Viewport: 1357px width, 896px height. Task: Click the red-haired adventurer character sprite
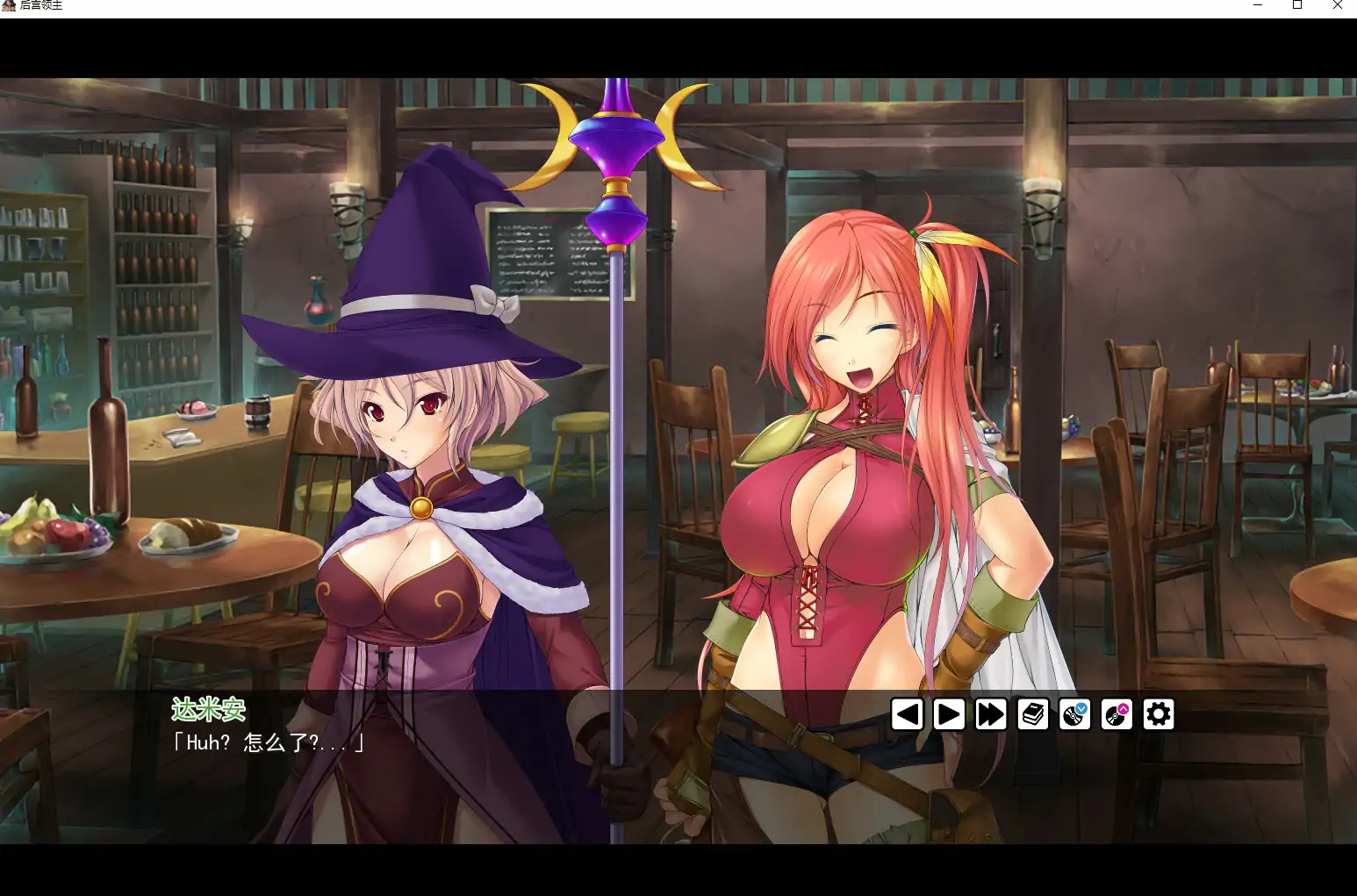tap(851, 439)
